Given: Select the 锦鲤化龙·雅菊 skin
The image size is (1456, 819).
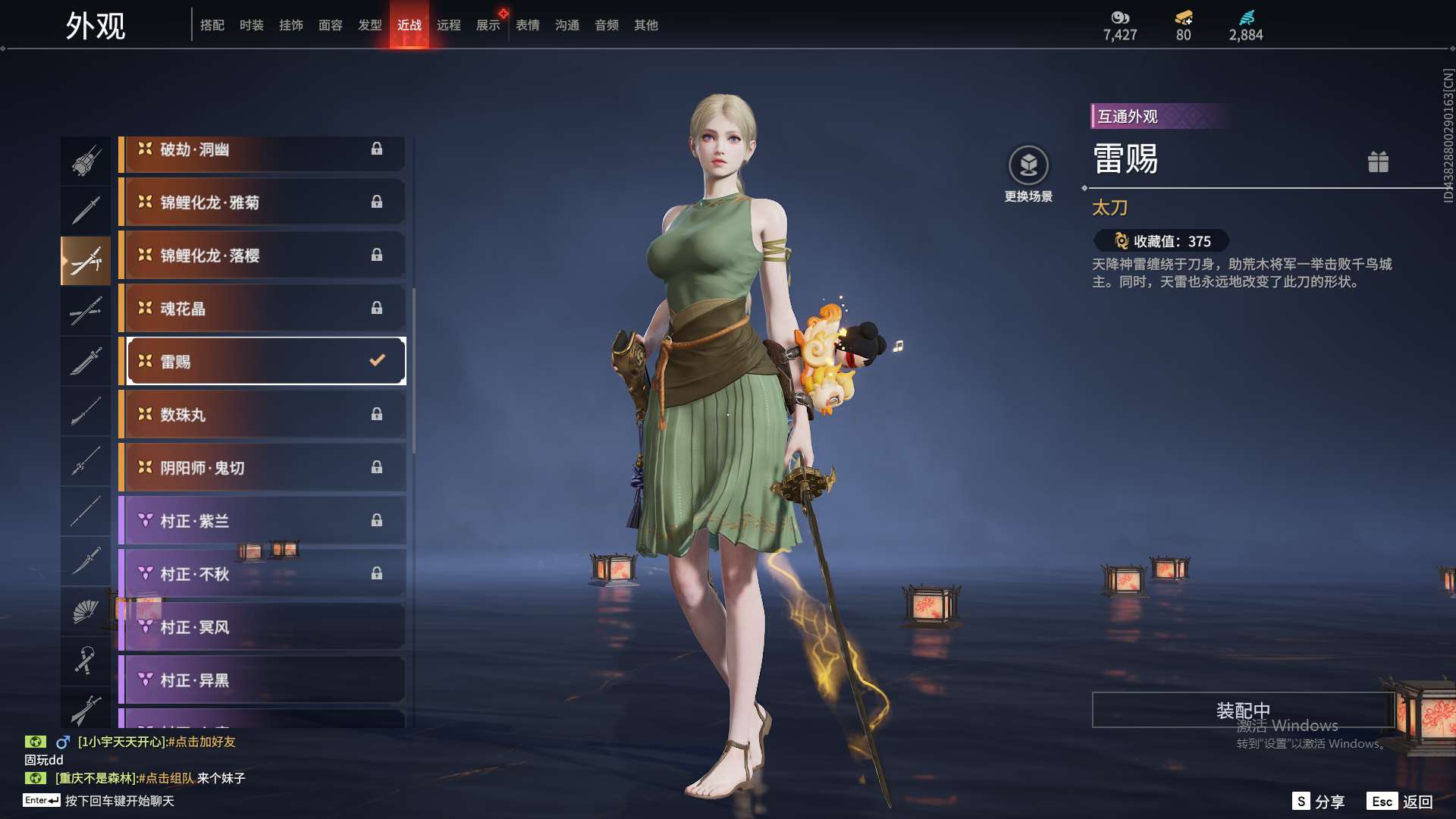Looking at the screenshot, I should click(x=262, y=202).
